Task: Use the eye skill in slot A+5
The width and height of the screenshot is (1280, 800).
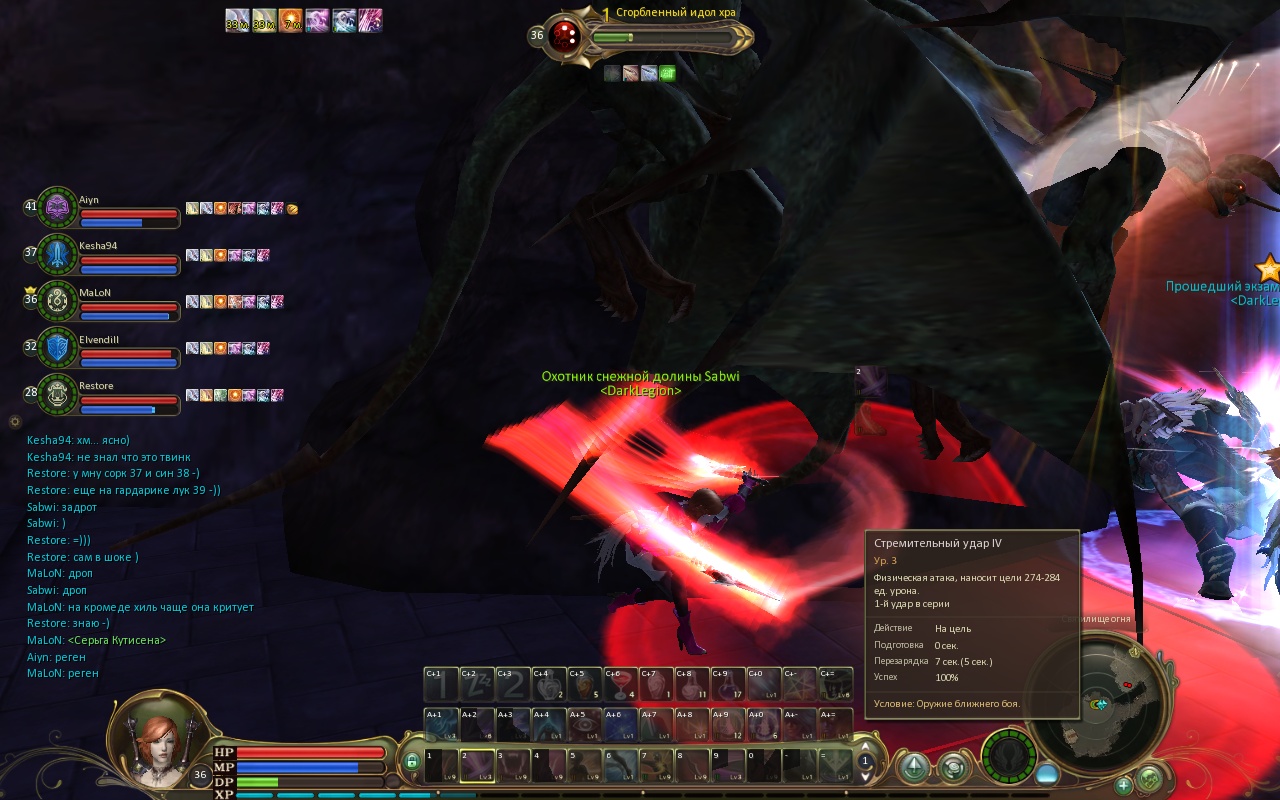Action: 585,725
